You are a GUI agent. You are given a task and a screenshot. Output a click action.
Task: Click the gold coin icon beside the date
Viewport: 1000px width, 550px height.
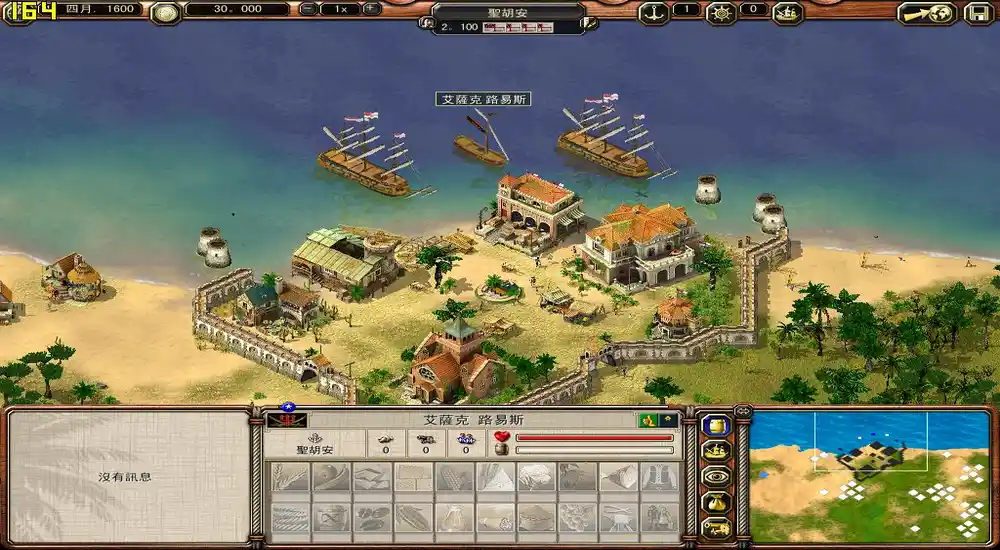point(165,12)
